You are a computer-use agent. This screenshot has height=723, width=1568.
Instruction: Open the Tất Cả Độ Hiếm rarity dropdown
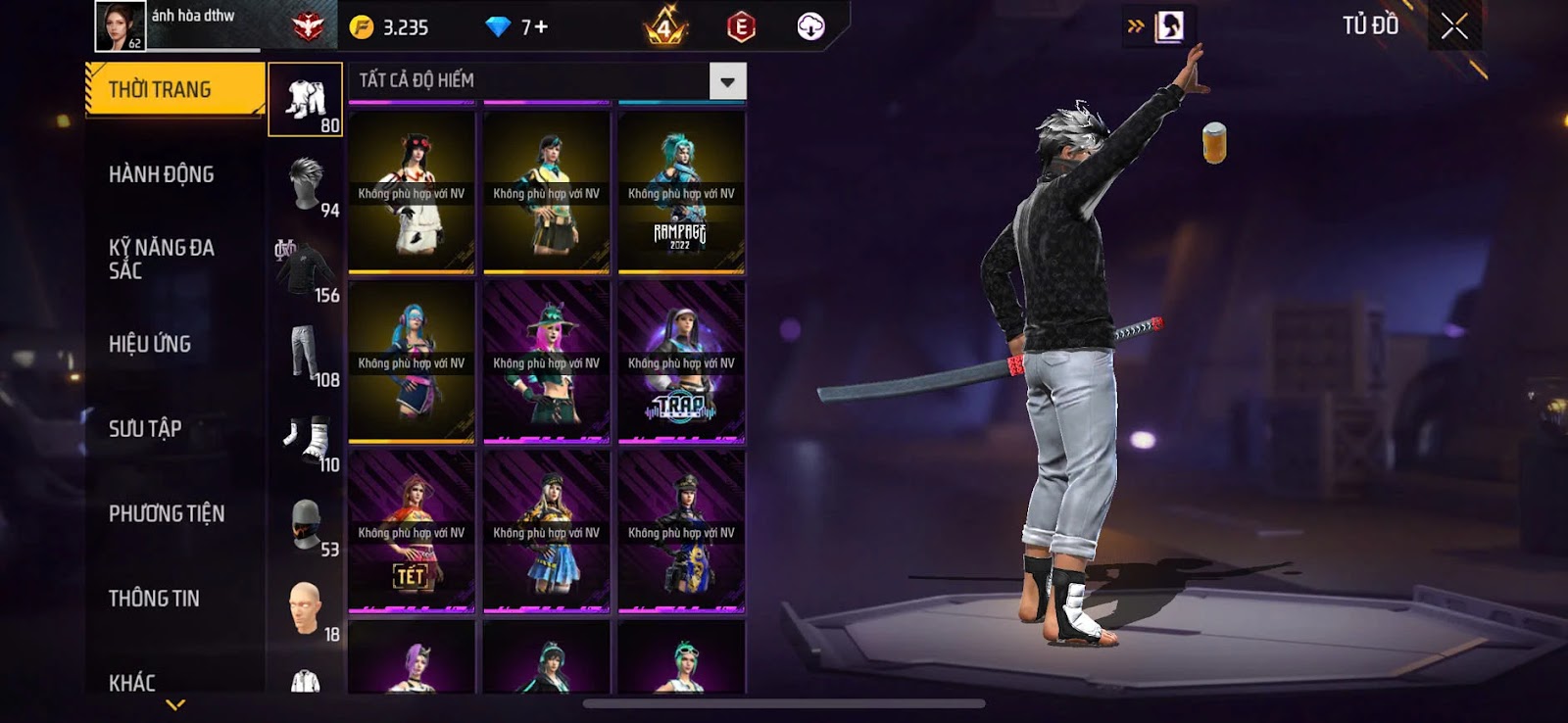click(727, 81)
